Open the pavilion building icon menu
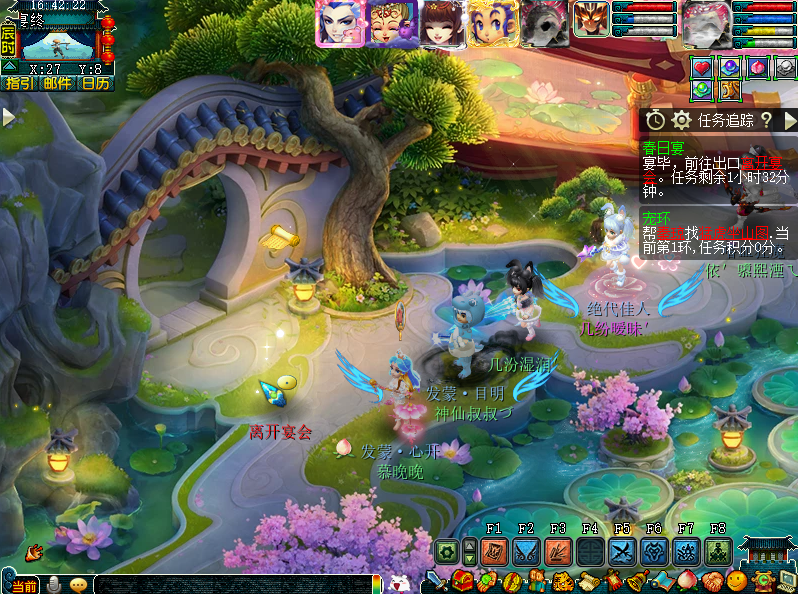The width and height of the screenshot is (798, 594). pos(767,551)
